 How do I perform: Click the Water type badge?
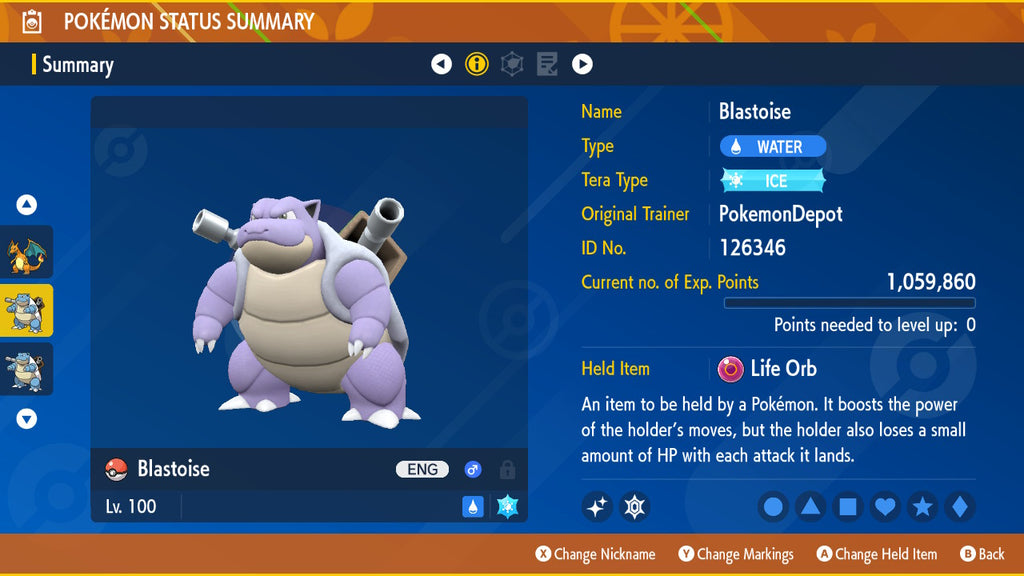(773, 147)
